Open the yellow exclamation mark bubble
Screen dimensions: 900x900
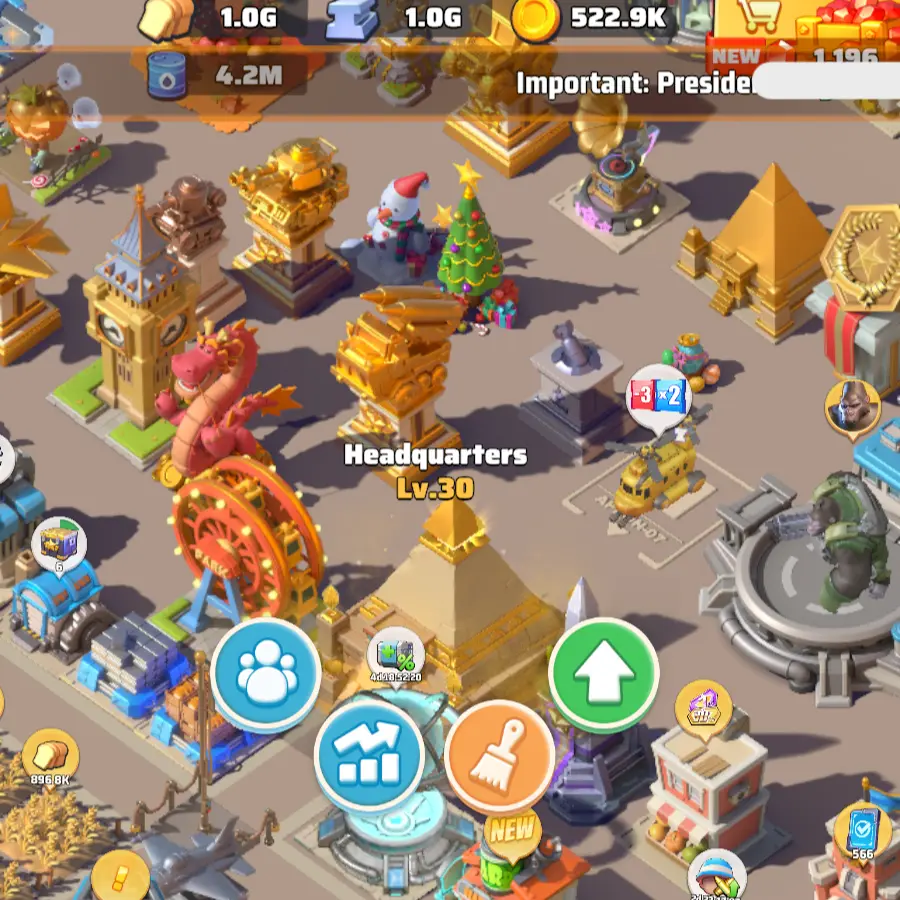pos(120,878)
